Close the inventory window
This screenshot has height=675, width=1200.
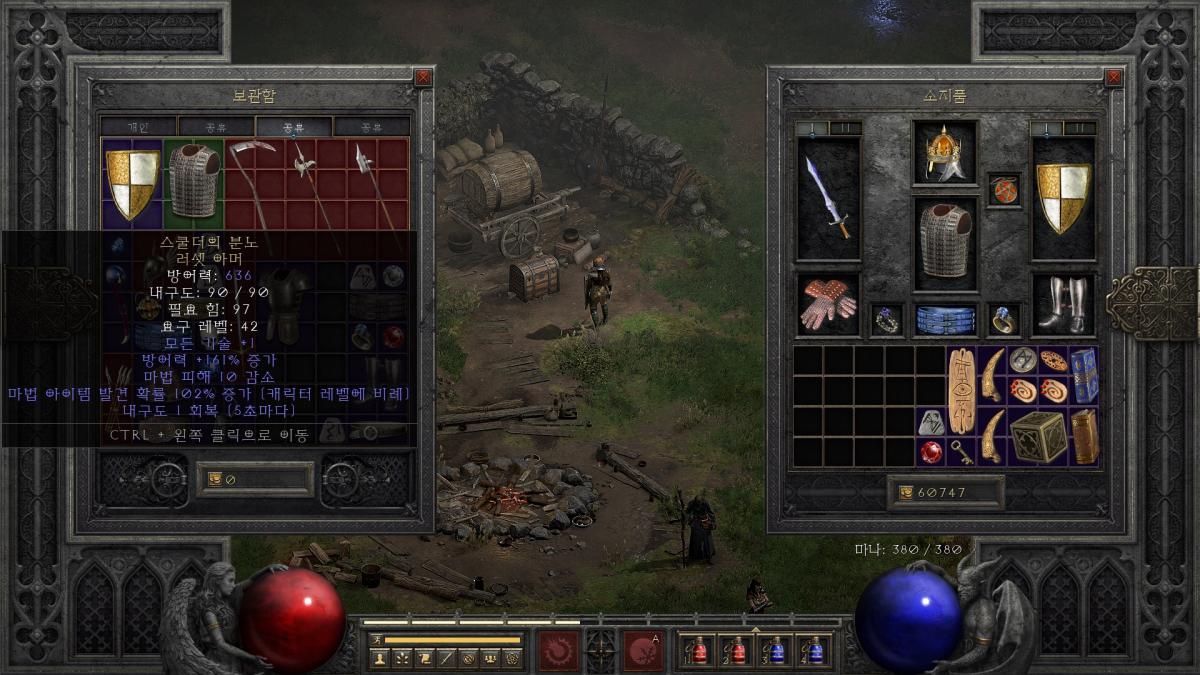[1113, 77]
